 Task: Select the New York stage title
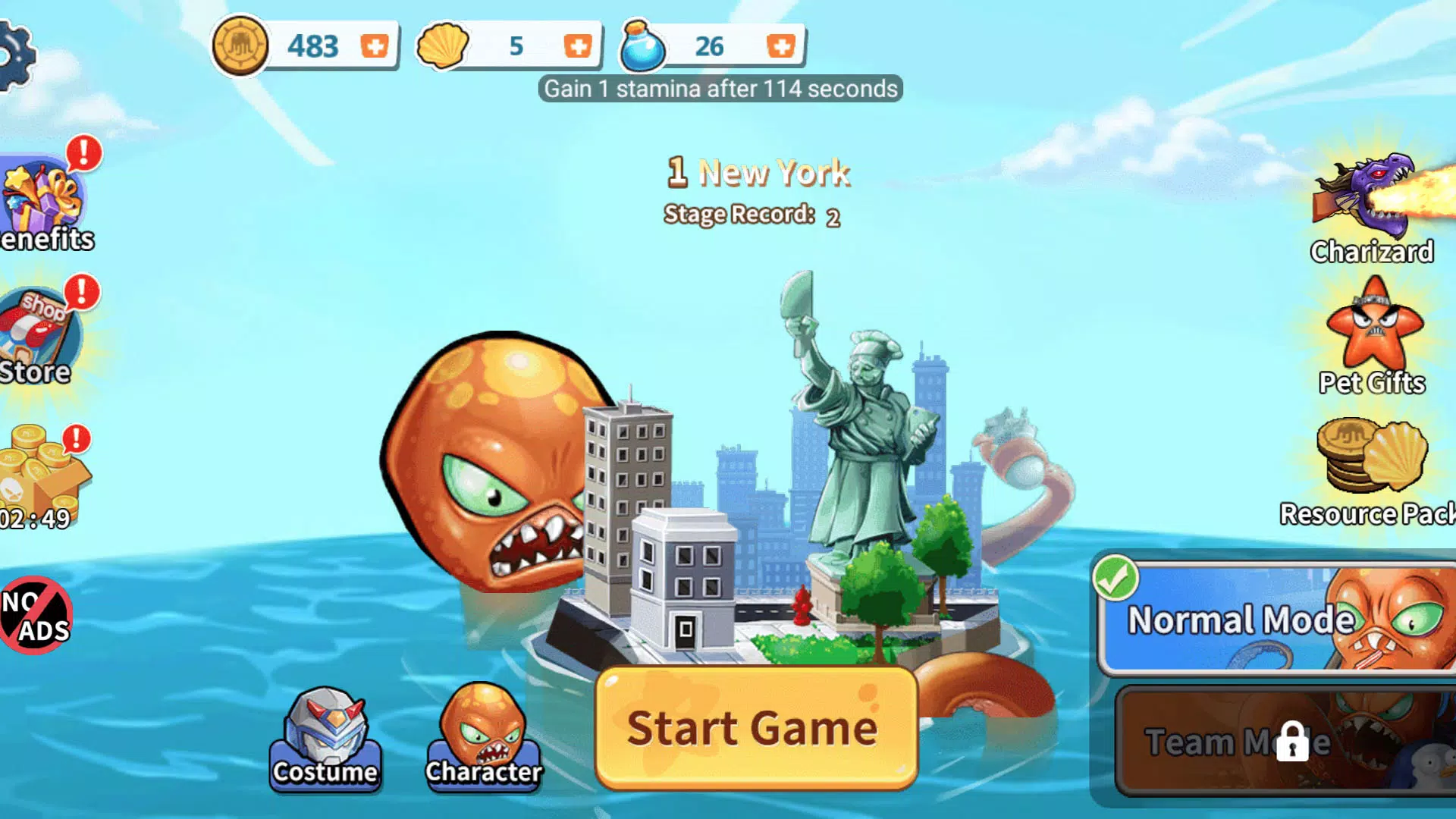pos(757,172)
